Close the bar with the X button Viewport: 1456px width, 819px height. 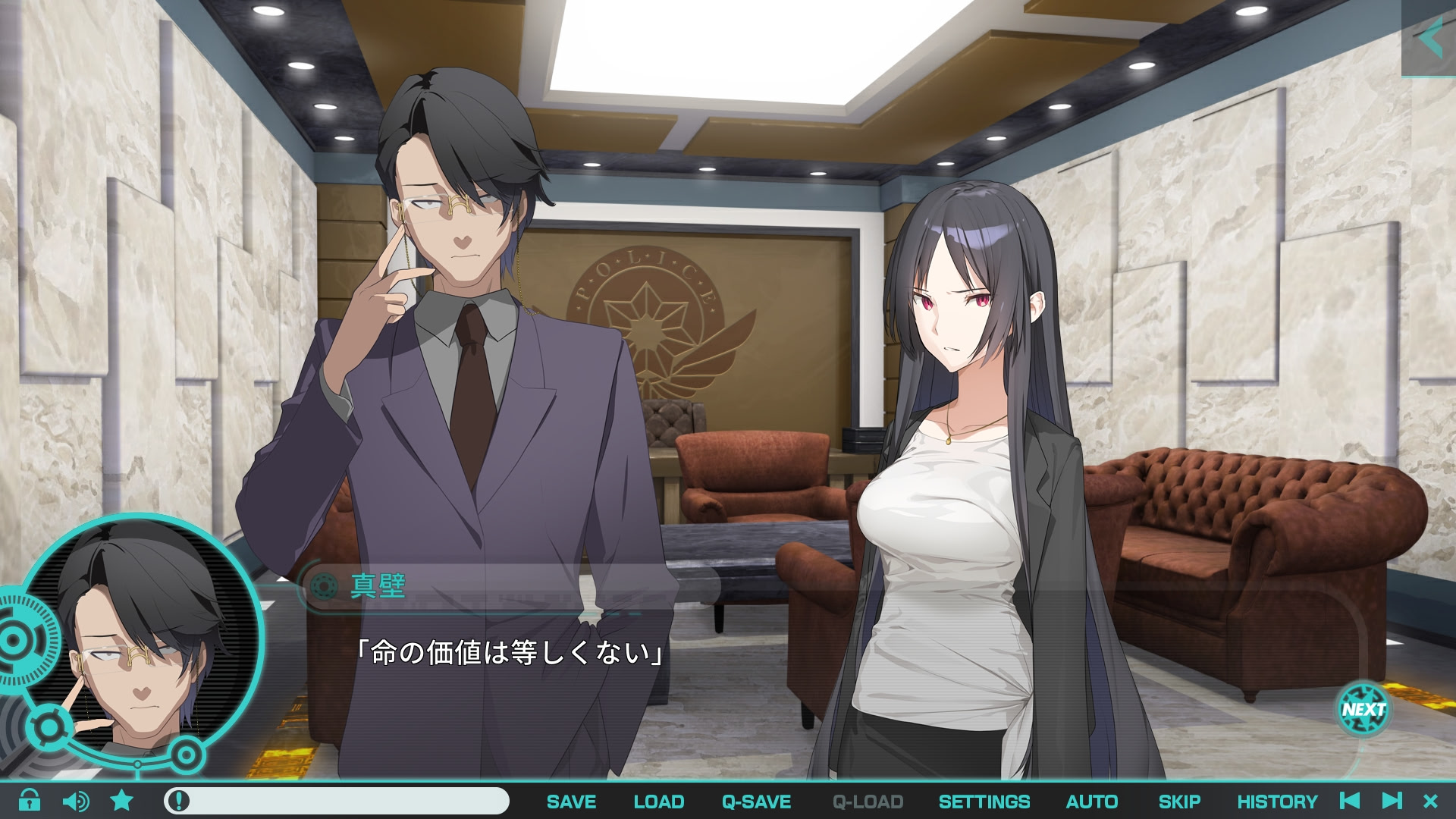(1431, 801)
